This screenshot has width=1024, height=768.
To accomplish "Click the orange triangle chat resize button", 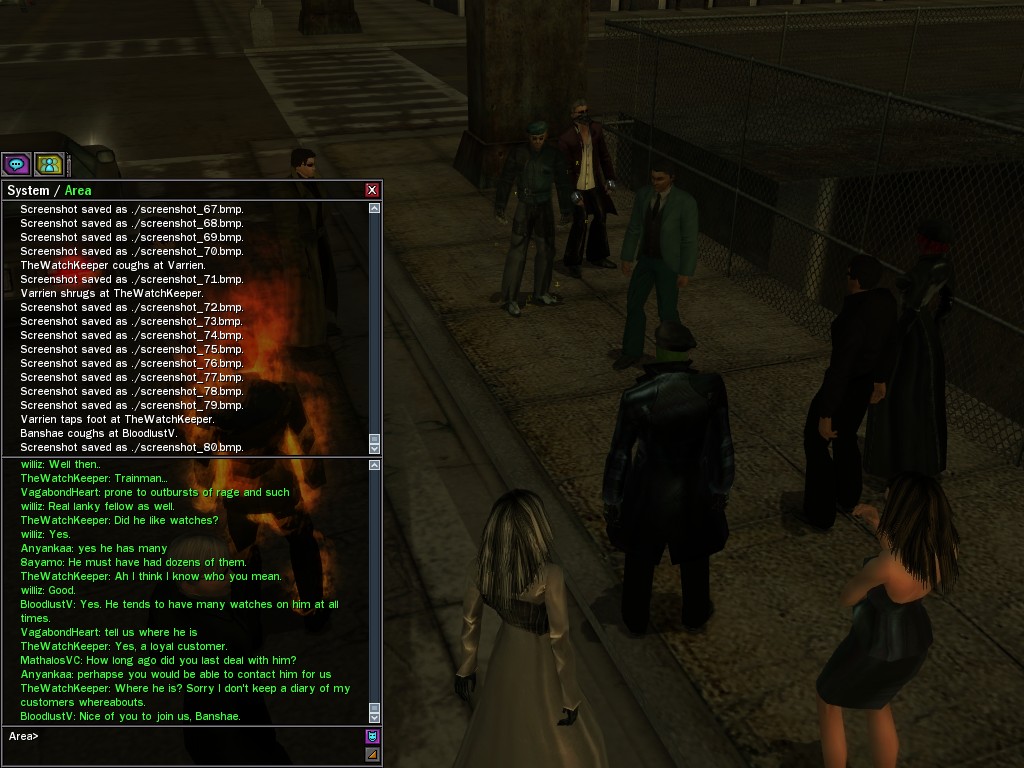I will point(372,754).
